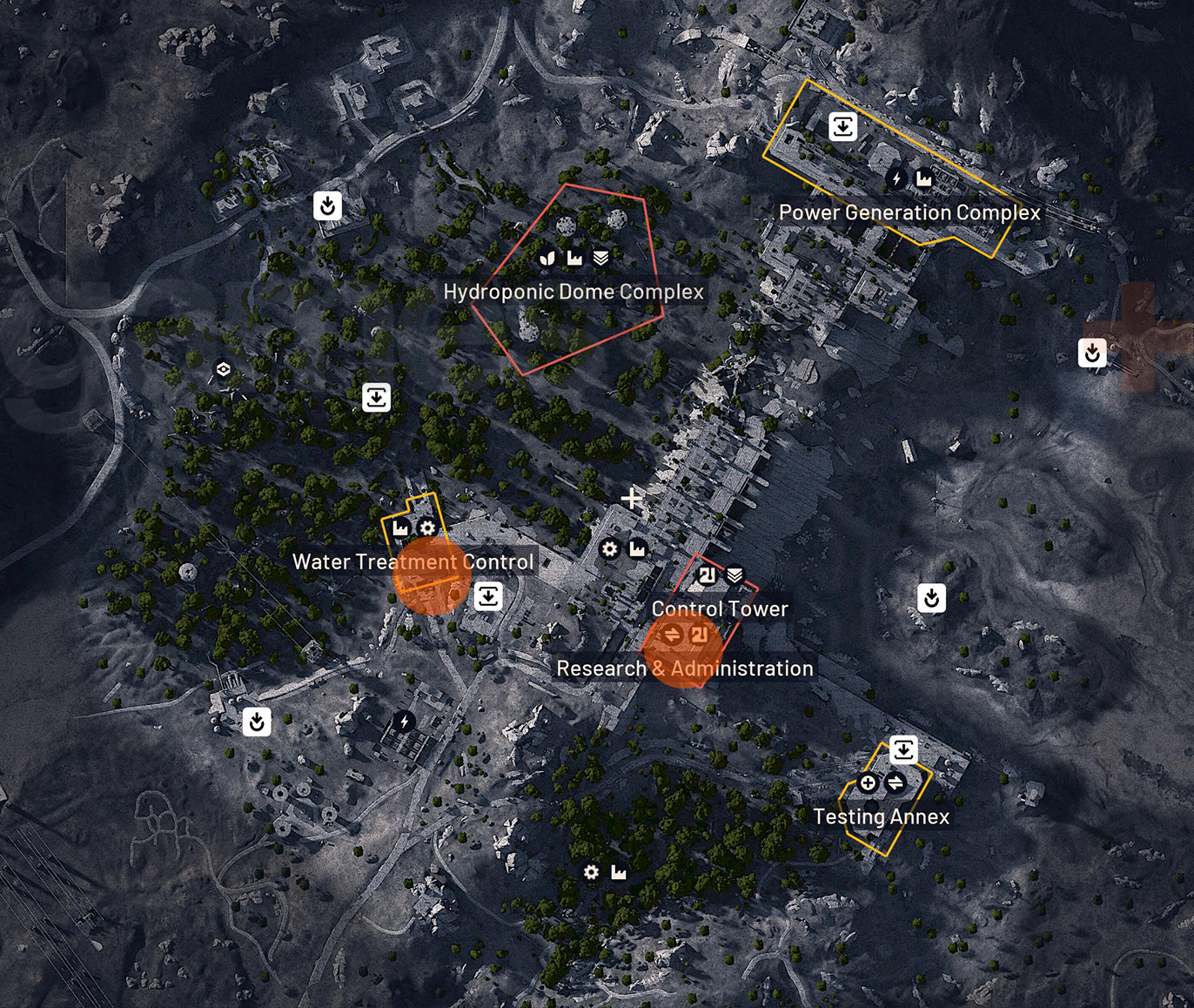1194x1008 pixels.
Task: Click the Testing Annex label
Action: 882,816
